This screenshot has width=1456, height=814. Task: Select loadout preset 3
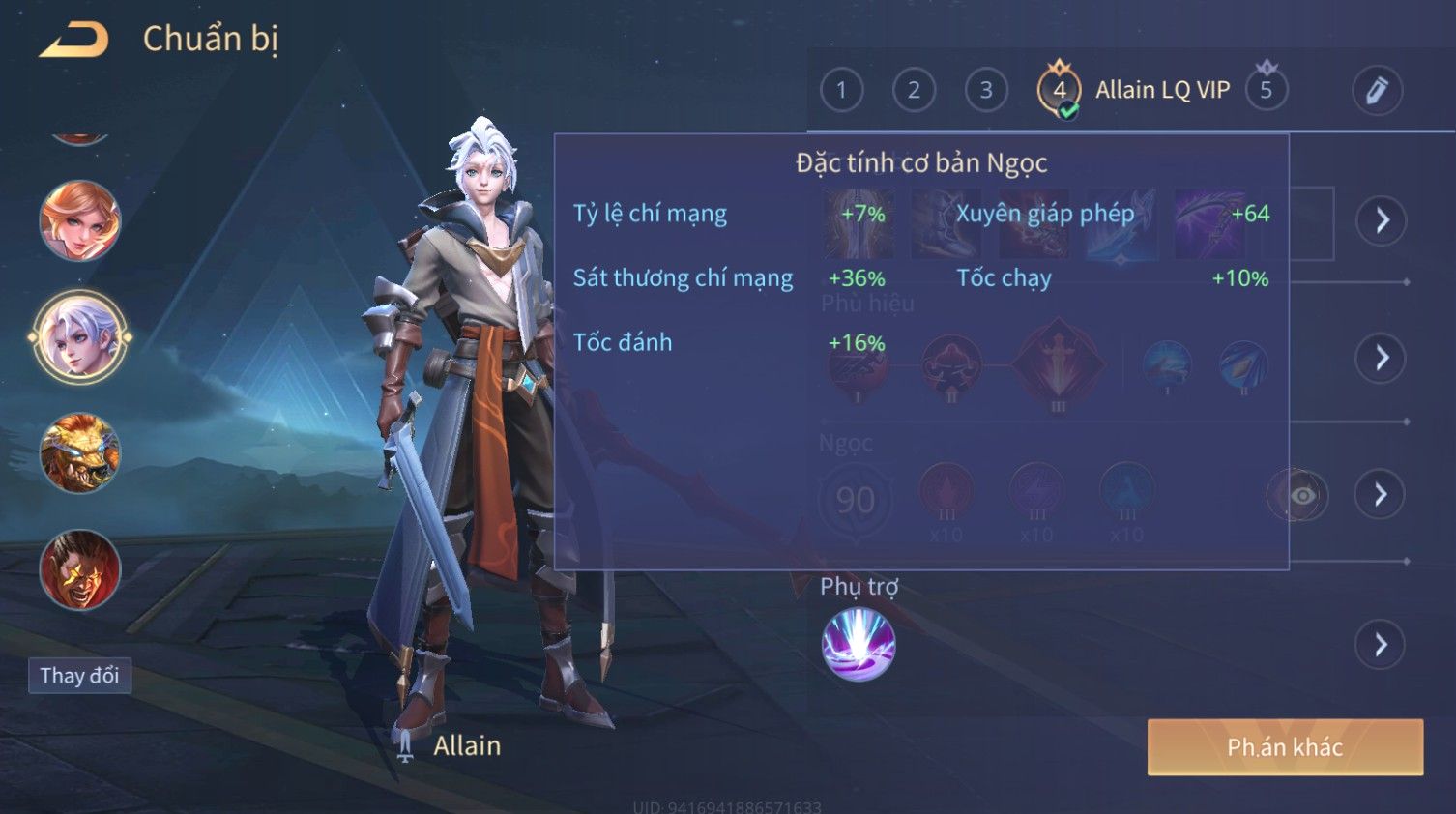(x=986, y=91)
